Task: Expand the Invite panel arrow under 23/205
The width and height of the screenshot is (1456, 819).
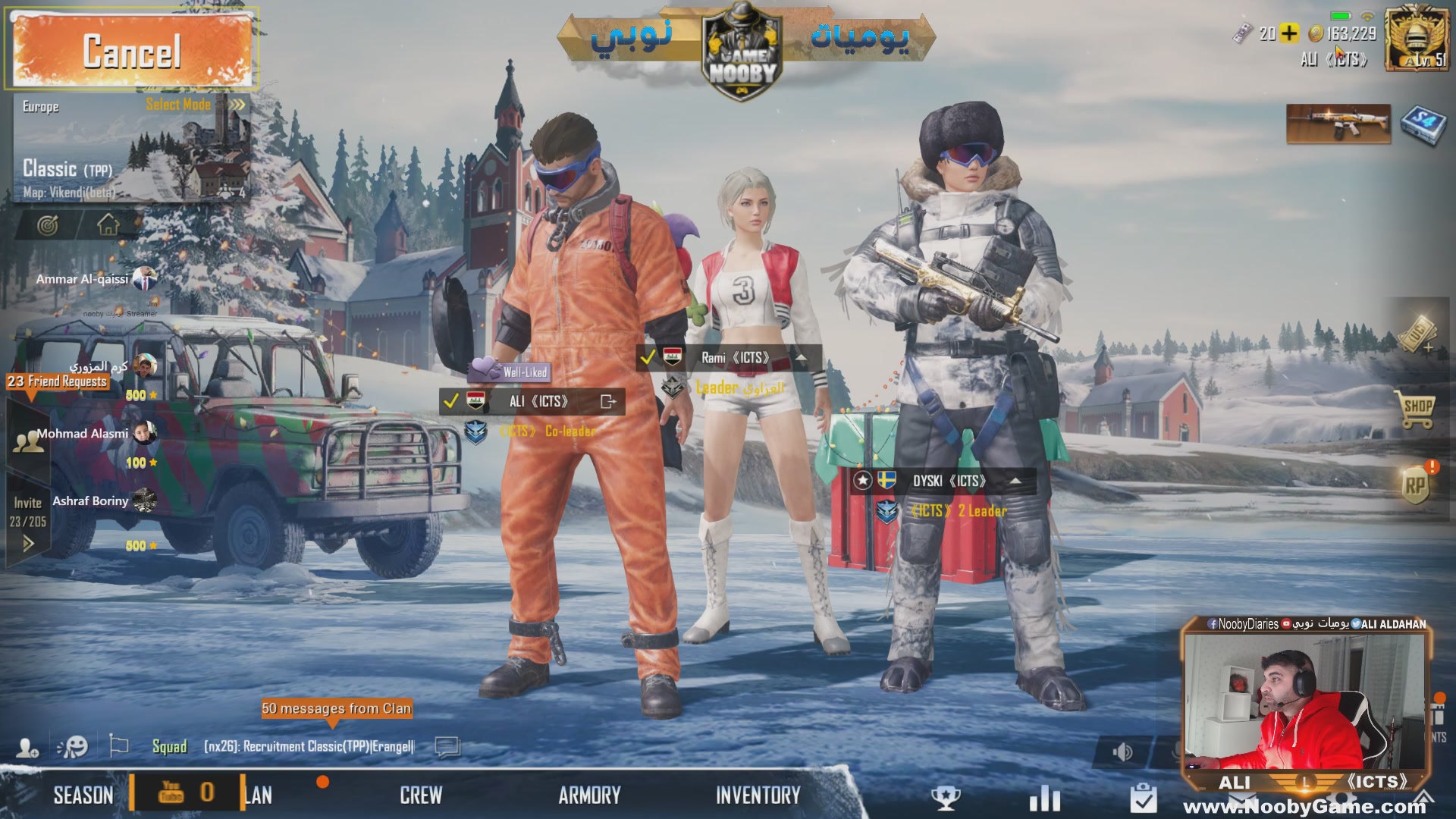Action: coord(29,542)
